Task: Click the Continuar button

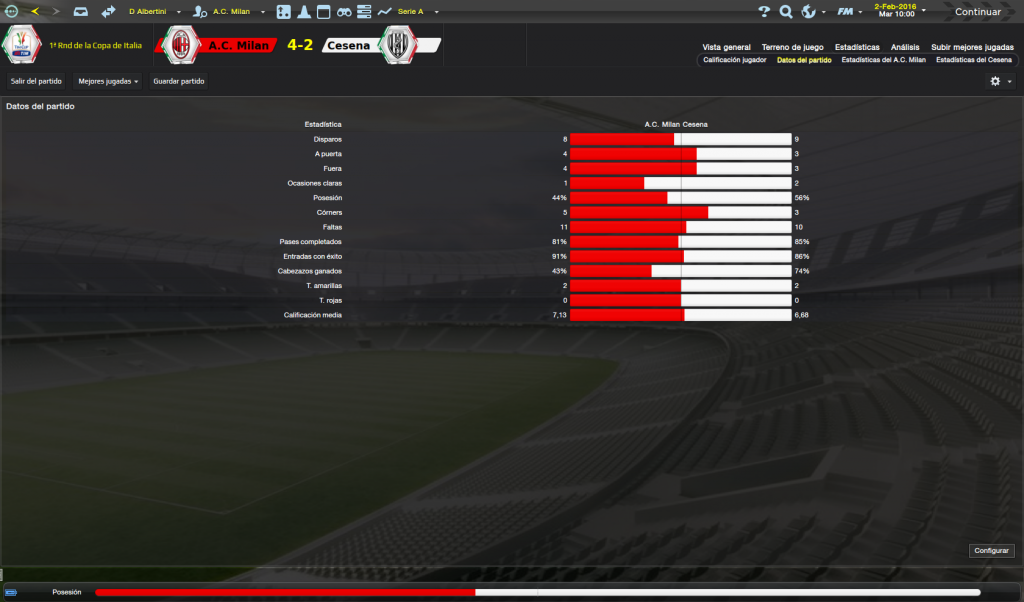Action: tap(977, 12)
